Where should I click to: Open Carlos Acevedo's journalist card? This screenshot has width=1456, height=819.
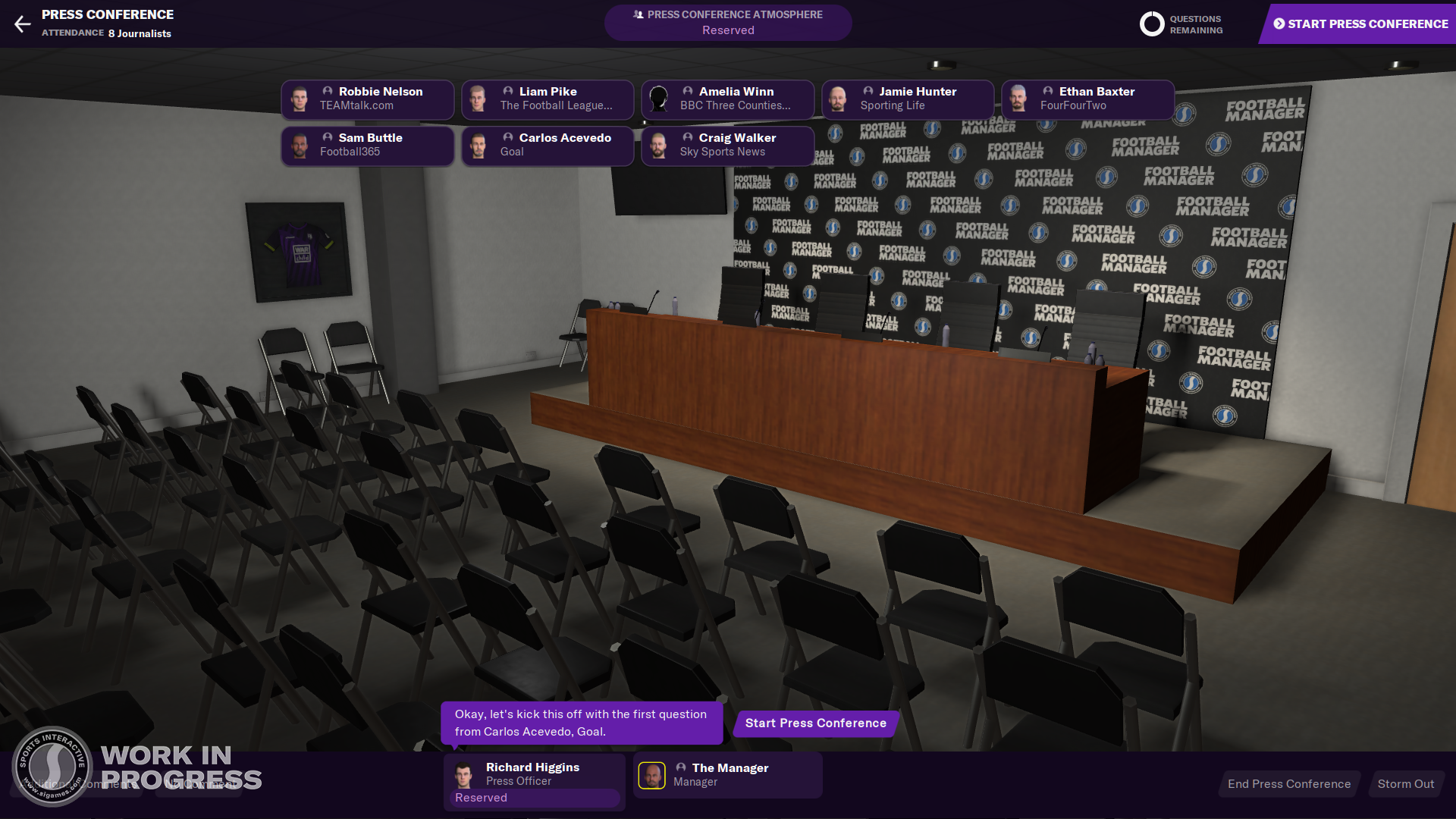pos(547,146)
